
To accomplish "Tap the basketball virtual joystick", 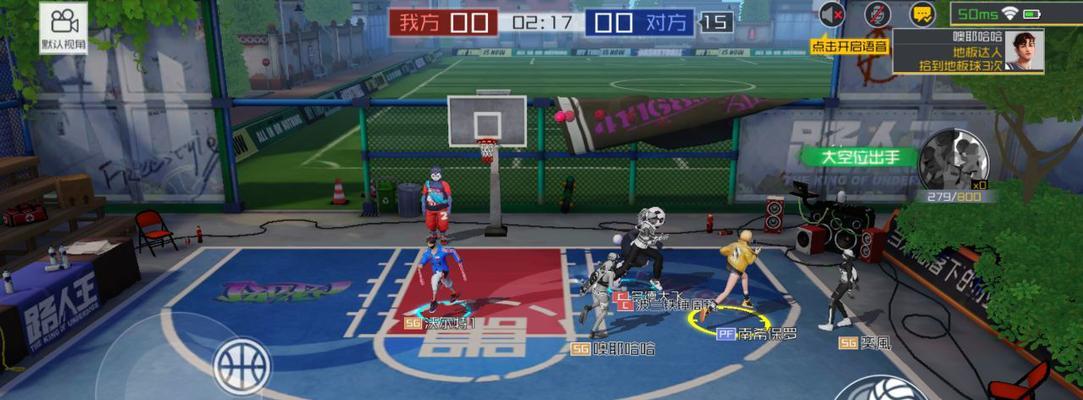I will point(242,364).
